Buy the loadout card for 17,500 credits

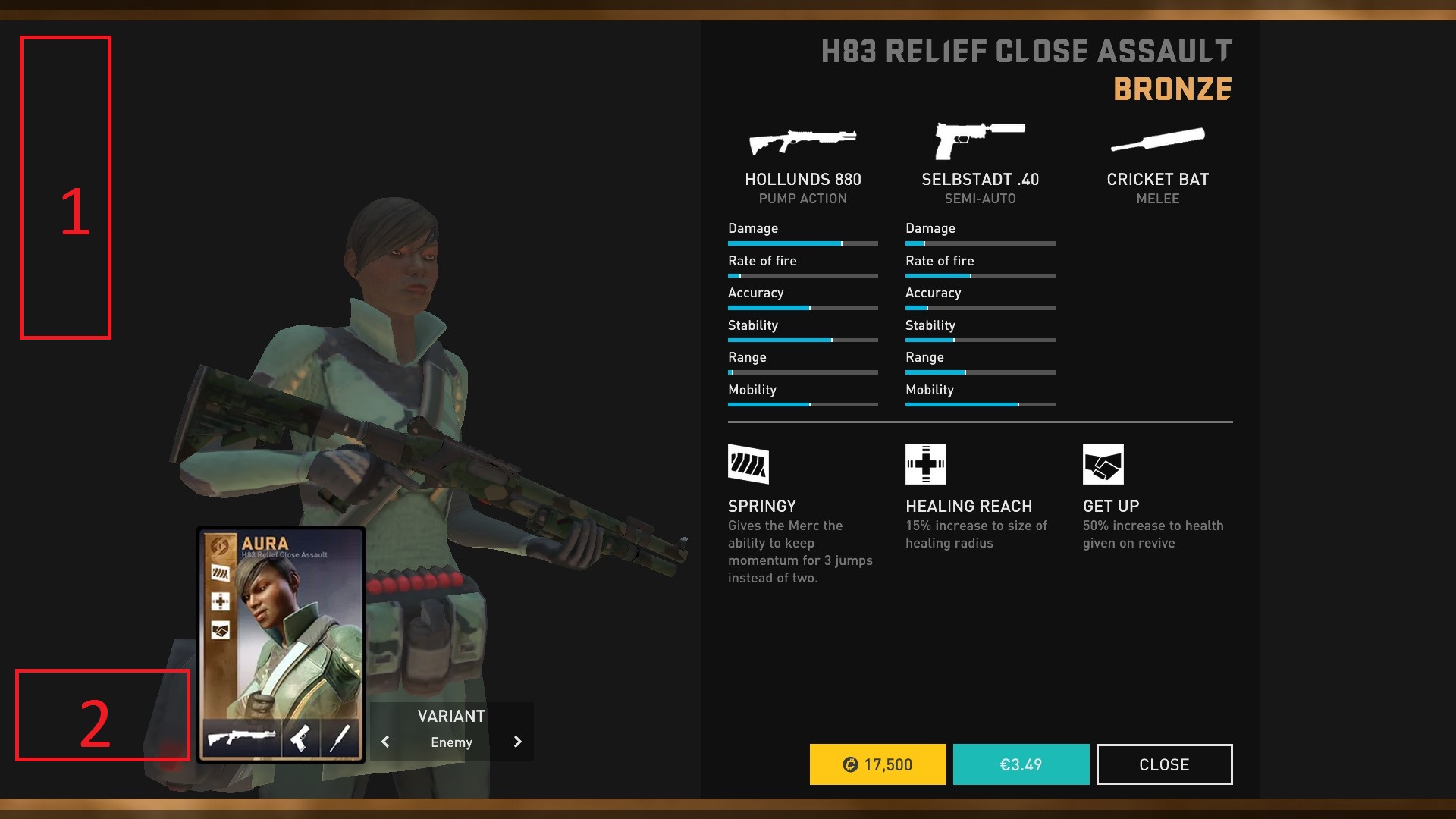click(877, 764)
